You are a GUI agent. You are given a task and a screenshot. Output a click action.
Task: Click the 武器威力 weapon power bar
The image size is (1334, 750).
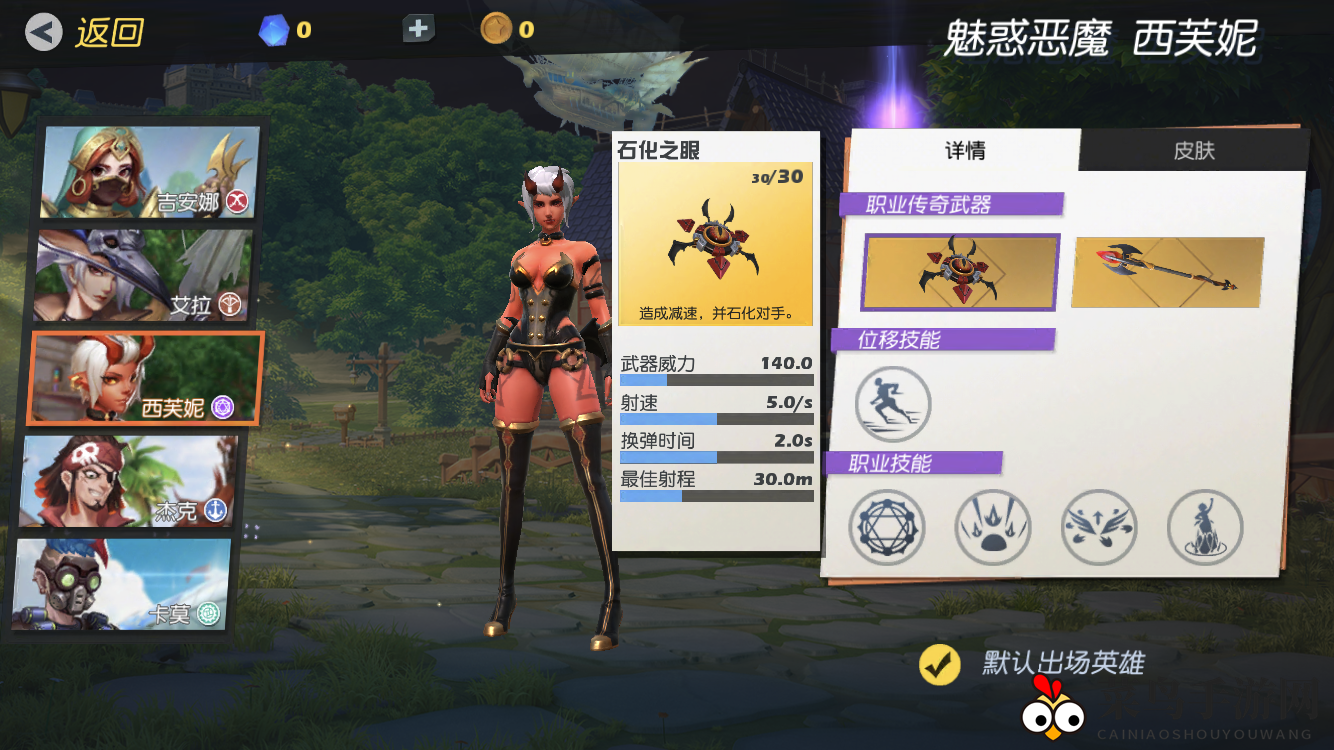(x=715, y=379)
